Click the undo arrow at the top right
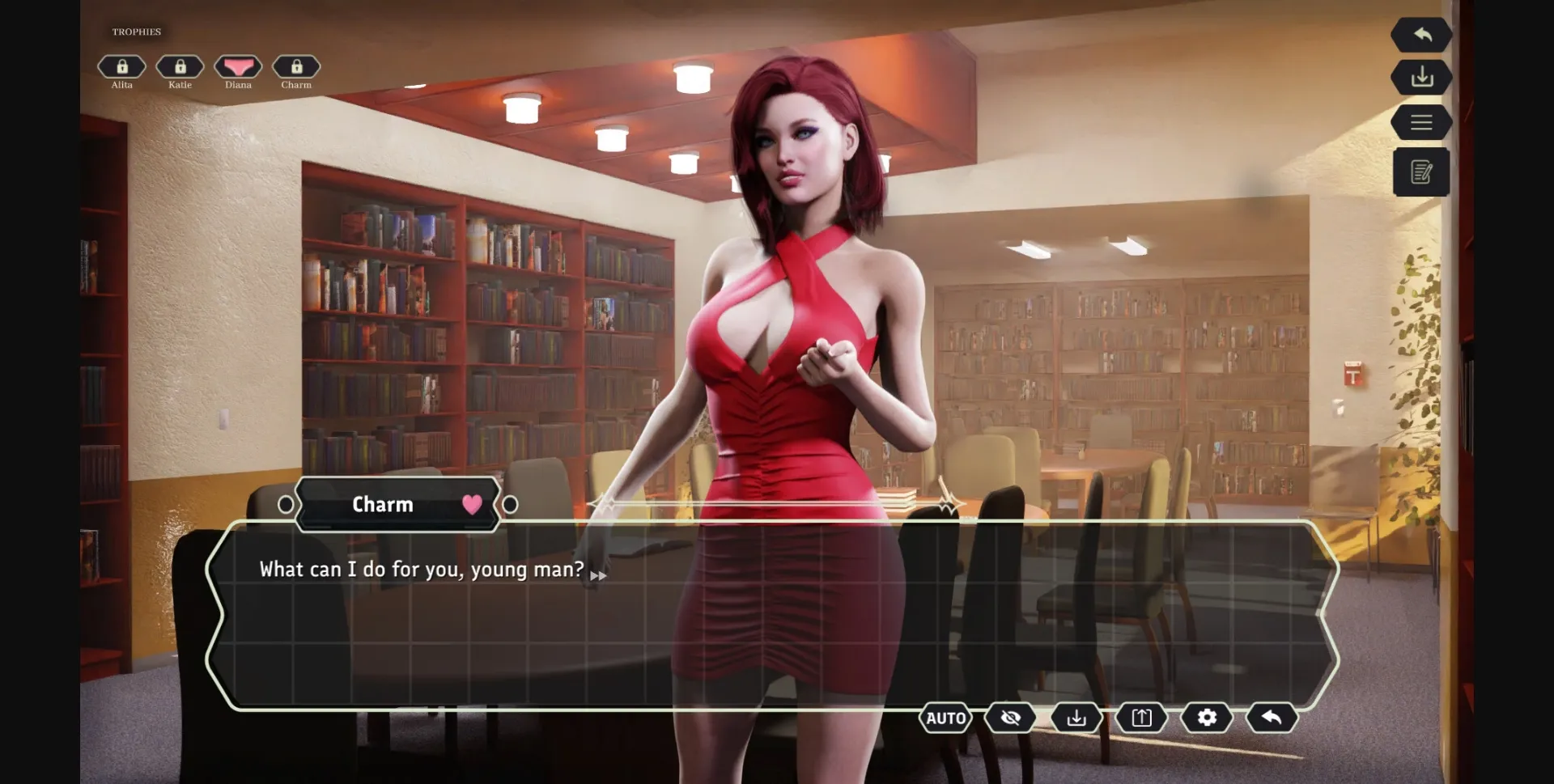 coord(1421,34)
